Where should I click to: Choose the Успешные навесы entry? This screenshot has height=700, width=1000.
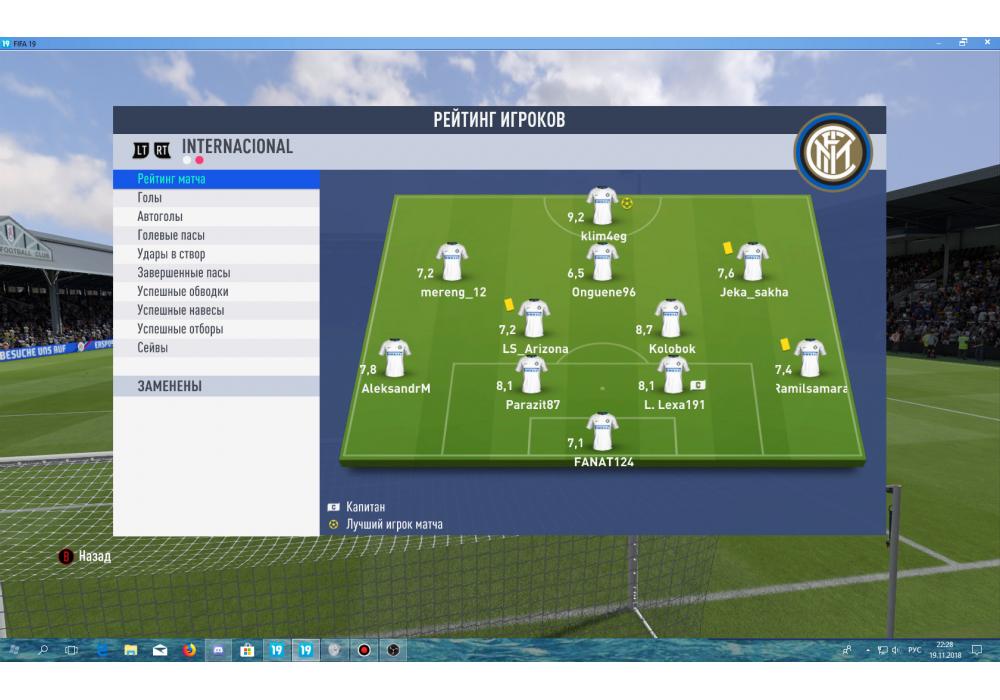point(180,311)
